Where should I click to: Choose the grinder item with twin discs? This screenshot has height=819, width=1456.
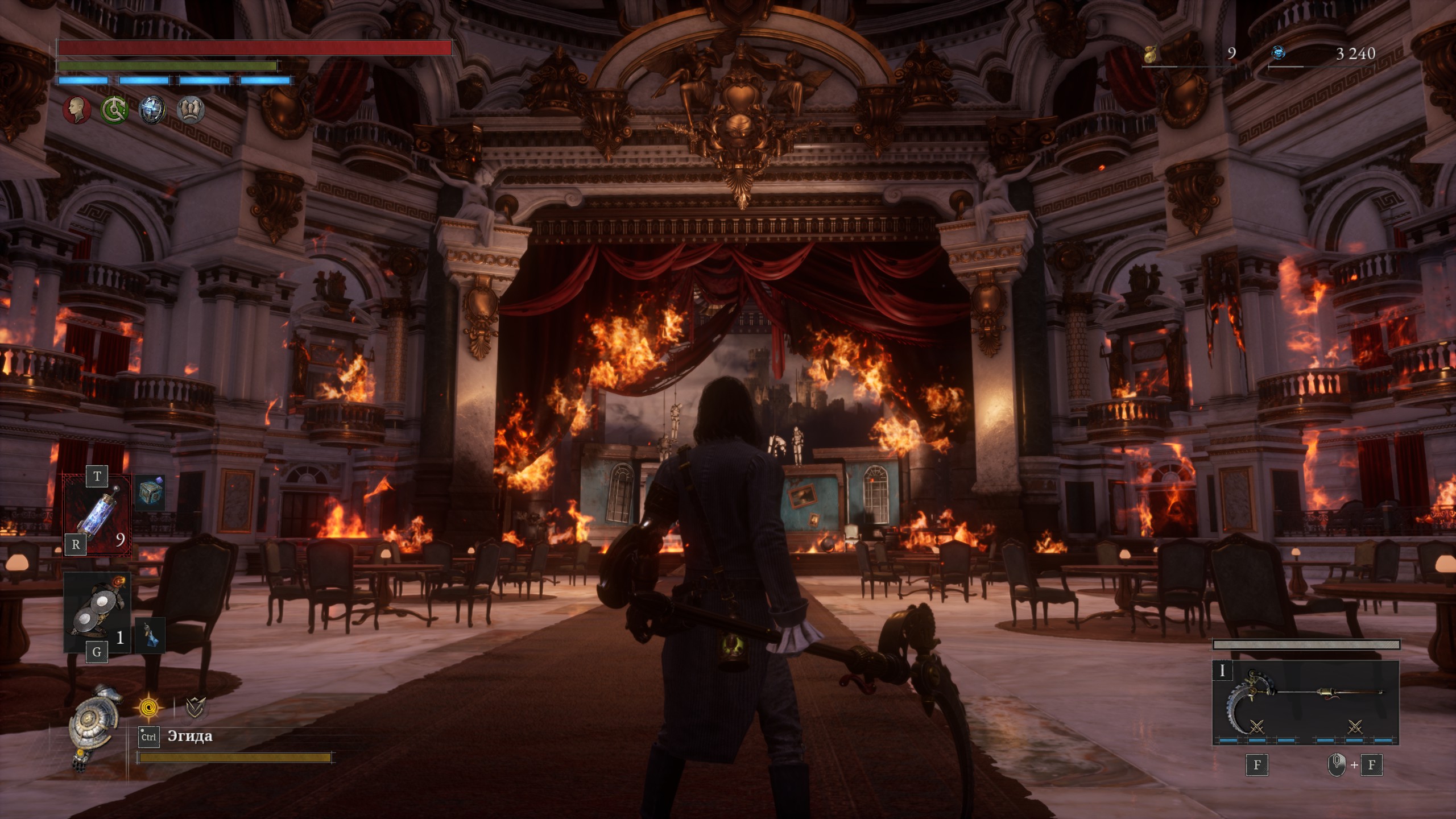click(x=97, y=611)
